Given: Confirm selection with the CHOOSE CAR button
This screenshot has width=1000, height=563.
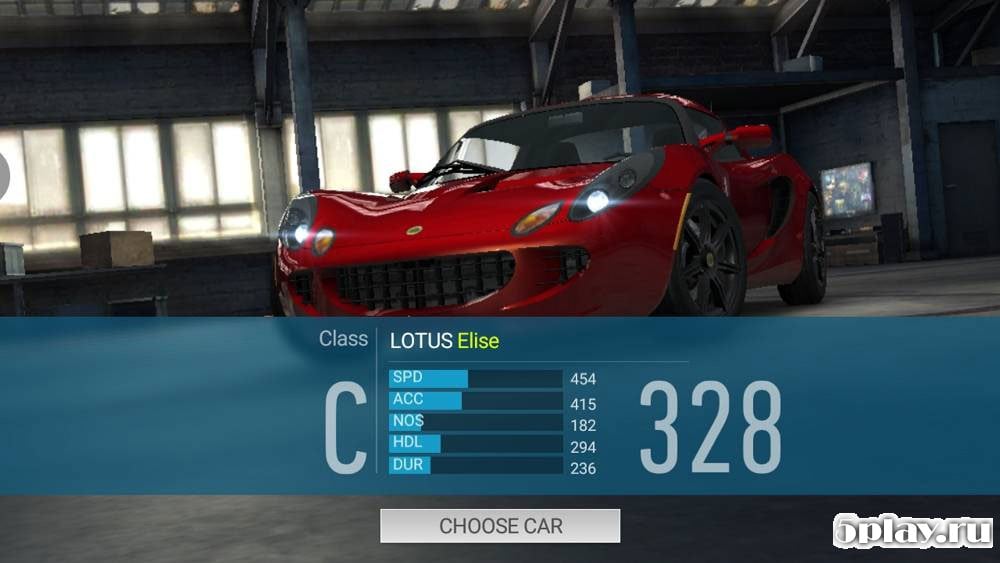Looking at the screenshot, I should (500, 526).
